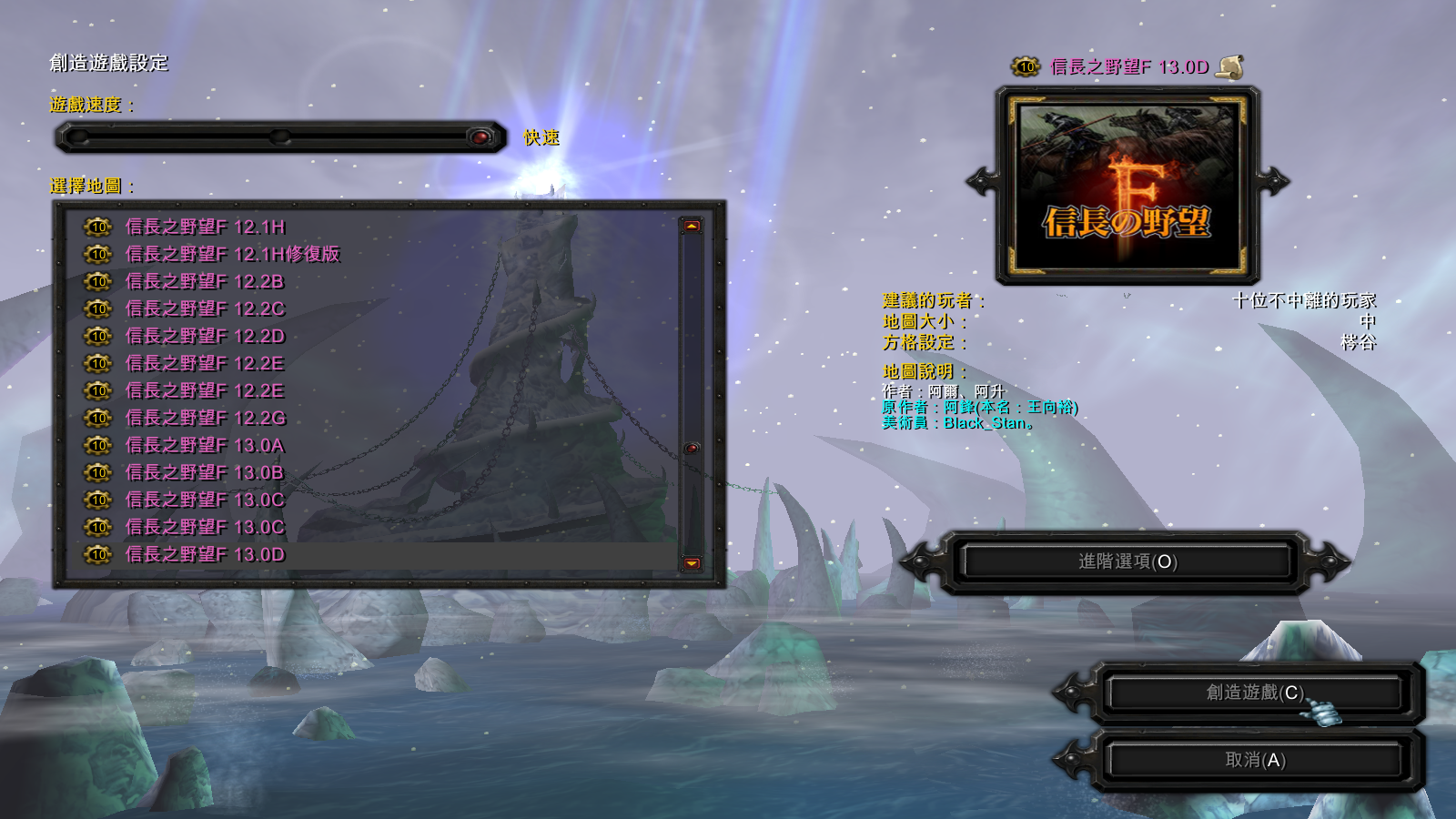Select the 信長之野望F 13.0A map

point(205,445)
